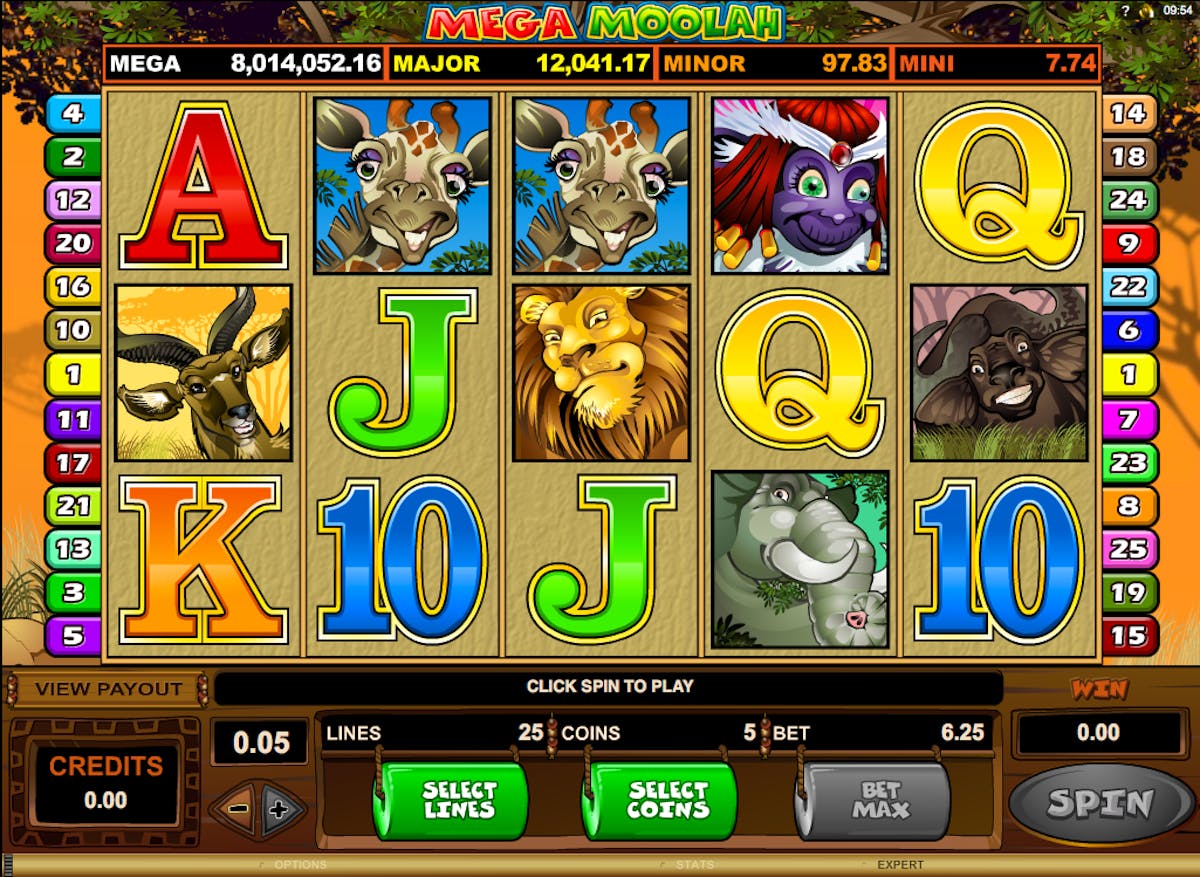Decrease coin size with the minus button
This screenshot has height=877, width=1200.
click(236, 810)
